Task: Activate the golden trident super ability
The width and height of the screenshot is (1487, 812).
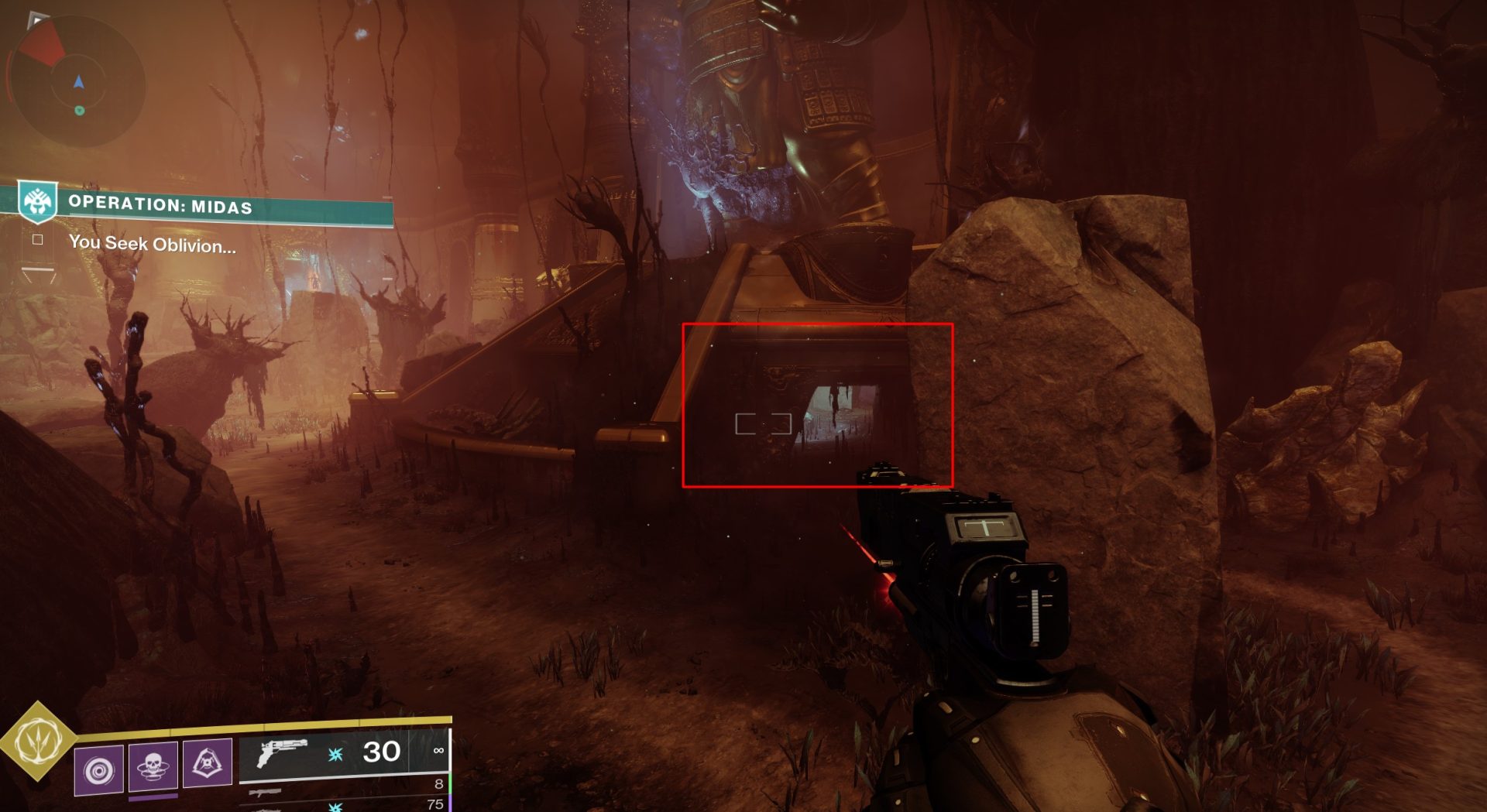Action: [x=36, y=741]
